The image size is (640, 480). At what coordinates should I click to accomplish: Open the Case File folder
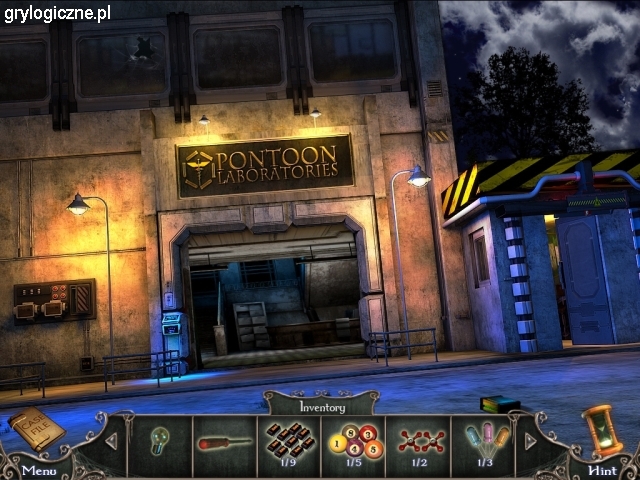(36, 429)
